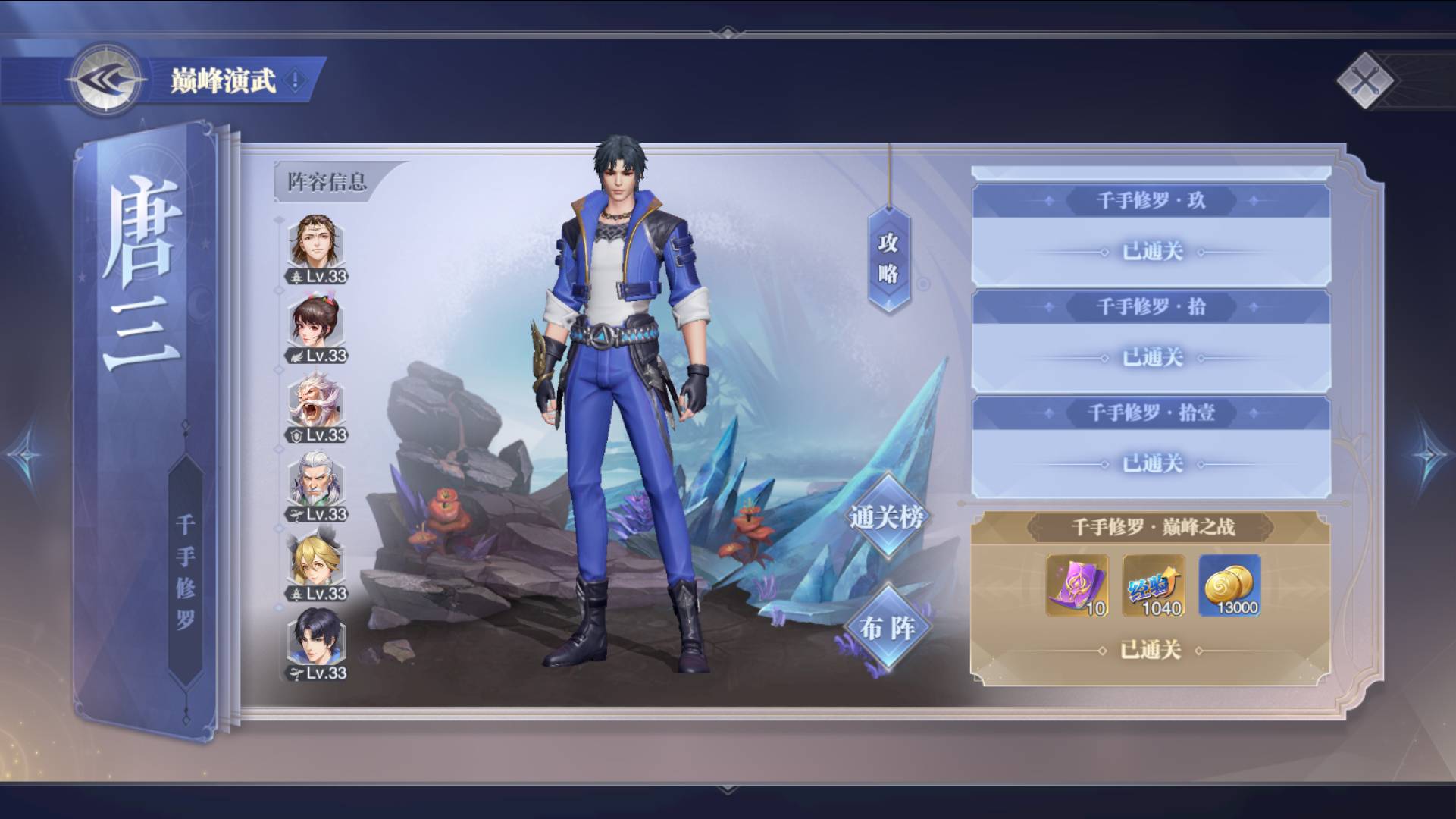Inspect the 经验 experience reward icon
Viewport: 1456px width, 819px height.
(1154, 585)
